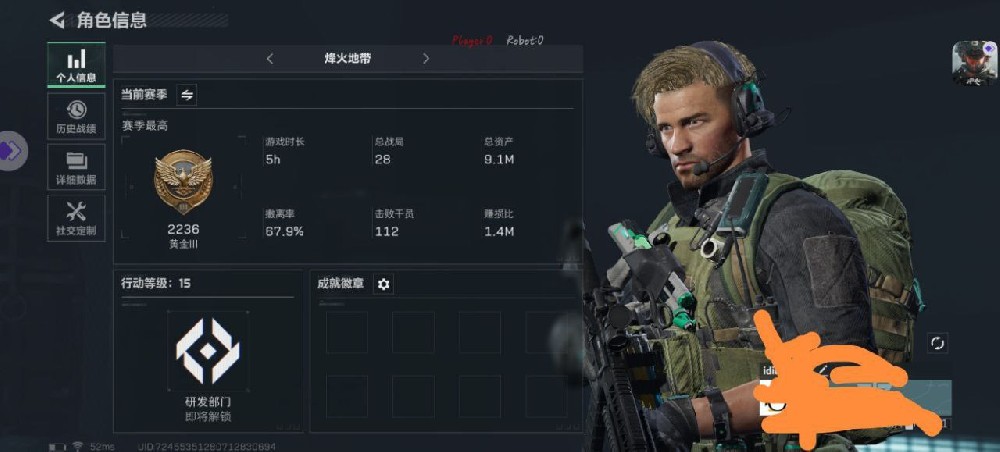This screenshot has height=452, width=1000.
Task: Tap the purple floating icon on the left edge
Action: point(11,151)
